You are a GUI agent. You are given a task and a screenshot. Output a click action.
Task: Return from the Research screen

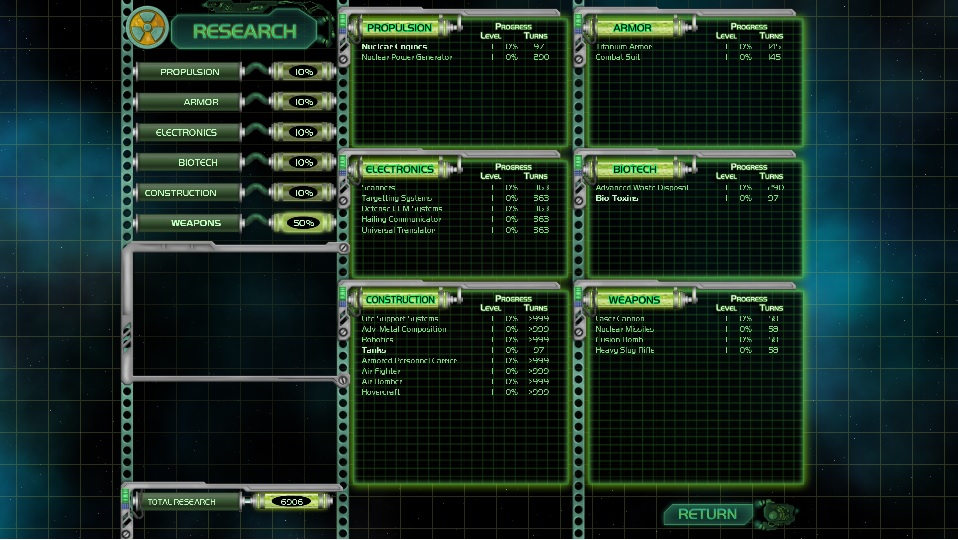pos(708,514)
